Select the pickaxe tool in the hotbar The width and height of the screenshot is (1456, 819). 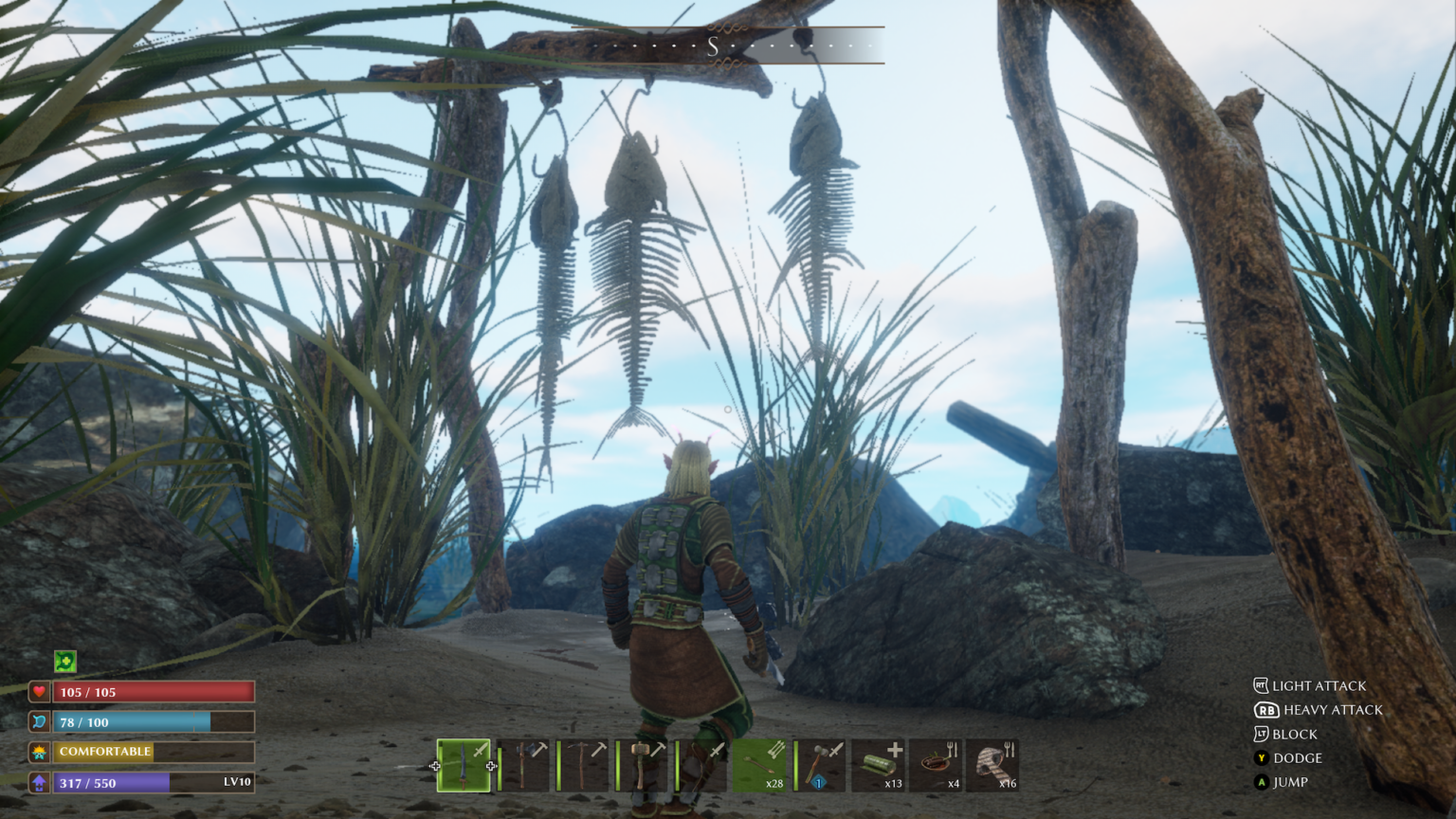[x=583, y=764]
